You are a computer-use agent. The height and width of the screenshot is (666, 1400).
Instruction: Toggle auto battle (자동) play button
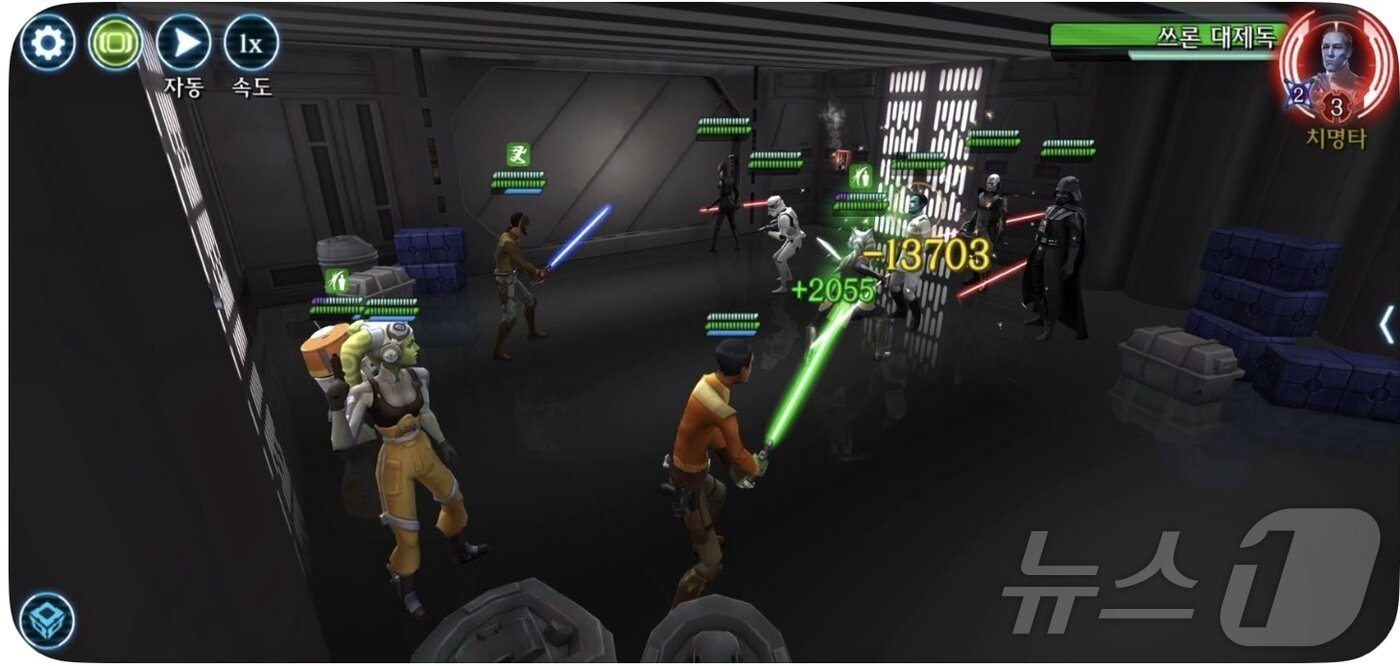[183, 43]
